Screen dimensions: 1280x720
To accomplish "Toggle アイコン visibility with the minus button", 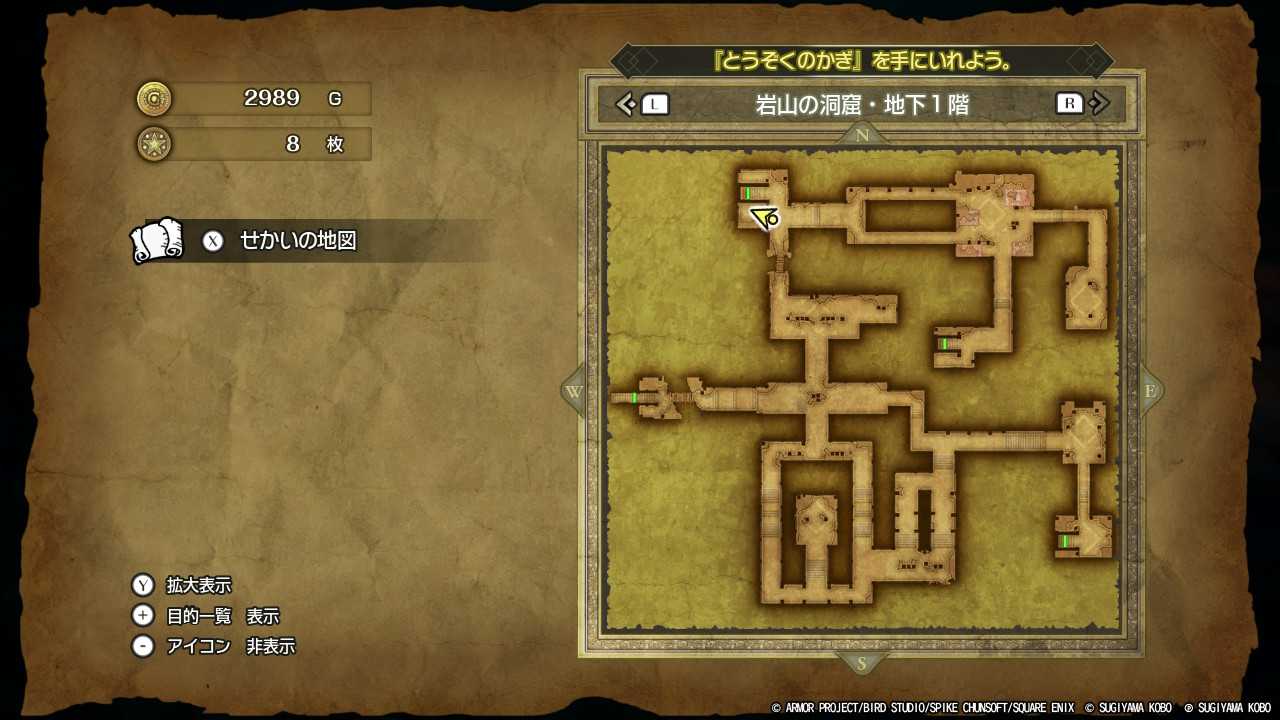I will (x=144, y=646).
